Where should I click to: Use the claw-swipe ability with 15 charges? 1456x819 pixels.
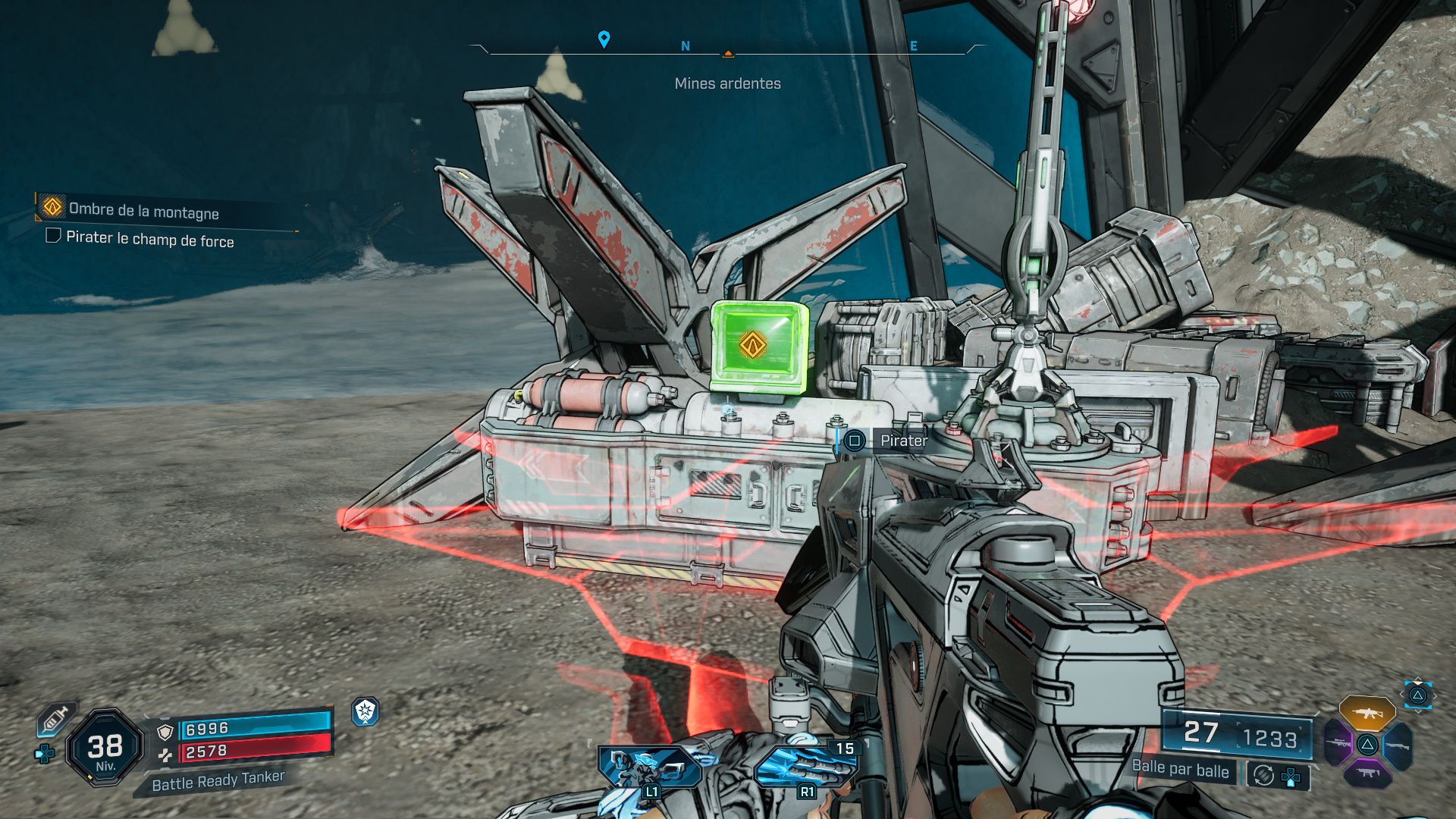pos(805,766)
